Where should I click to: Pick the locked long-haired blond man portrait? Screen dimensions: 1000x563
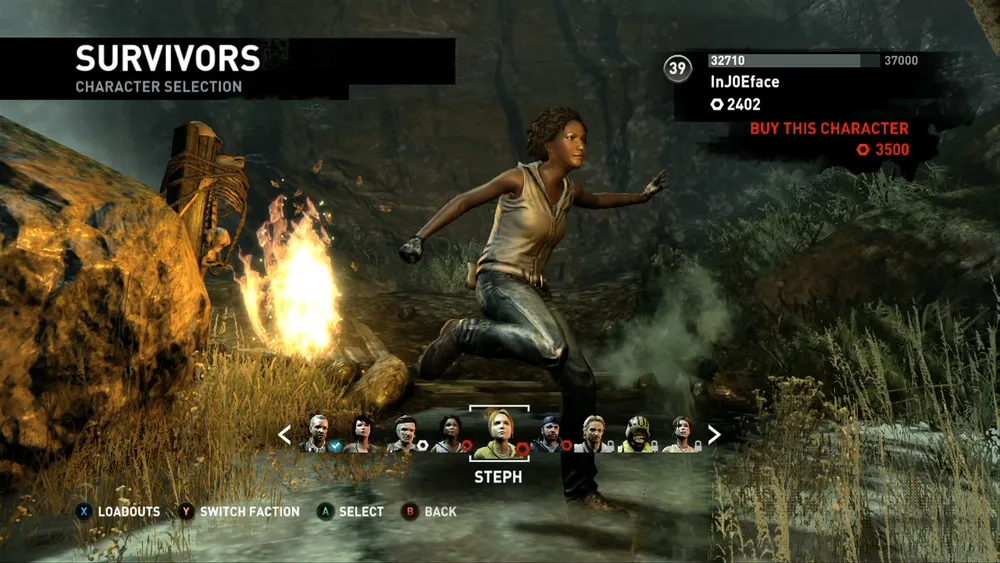(x=593, y=434)
